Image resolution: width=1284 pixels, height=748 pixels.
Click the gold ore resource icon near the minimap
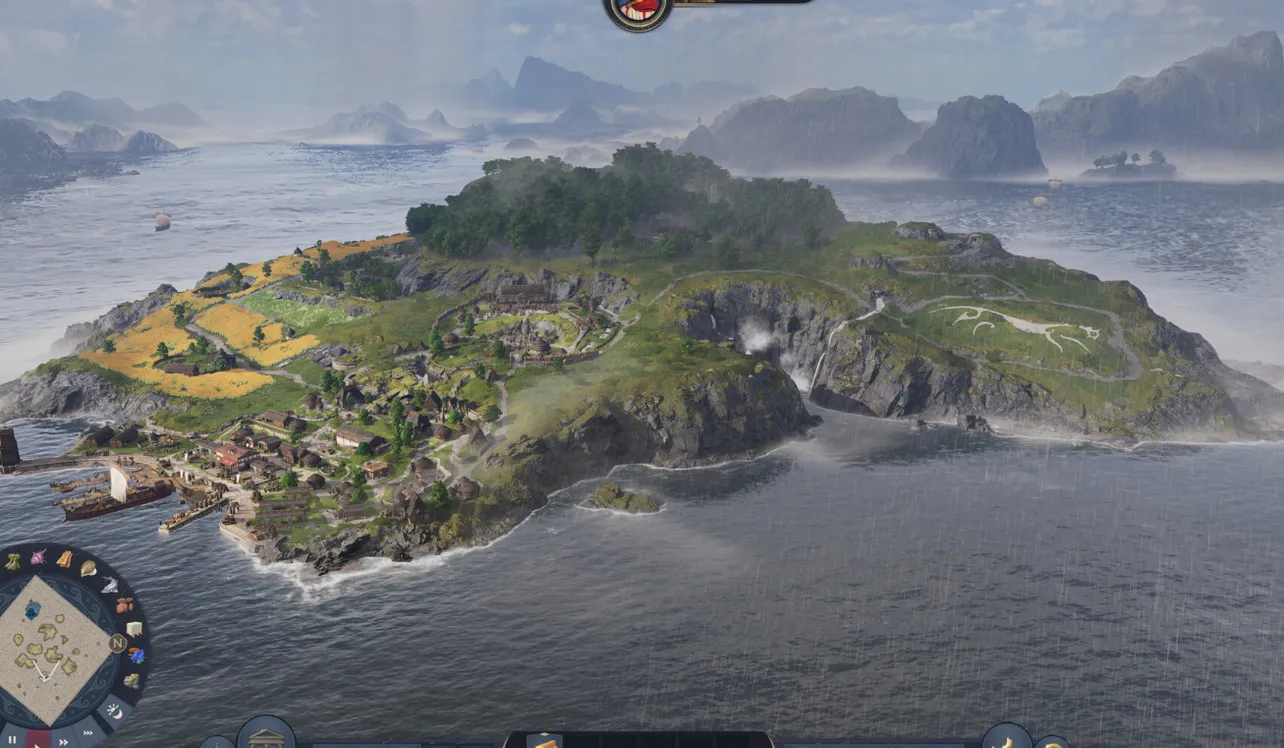click(134, 679)
